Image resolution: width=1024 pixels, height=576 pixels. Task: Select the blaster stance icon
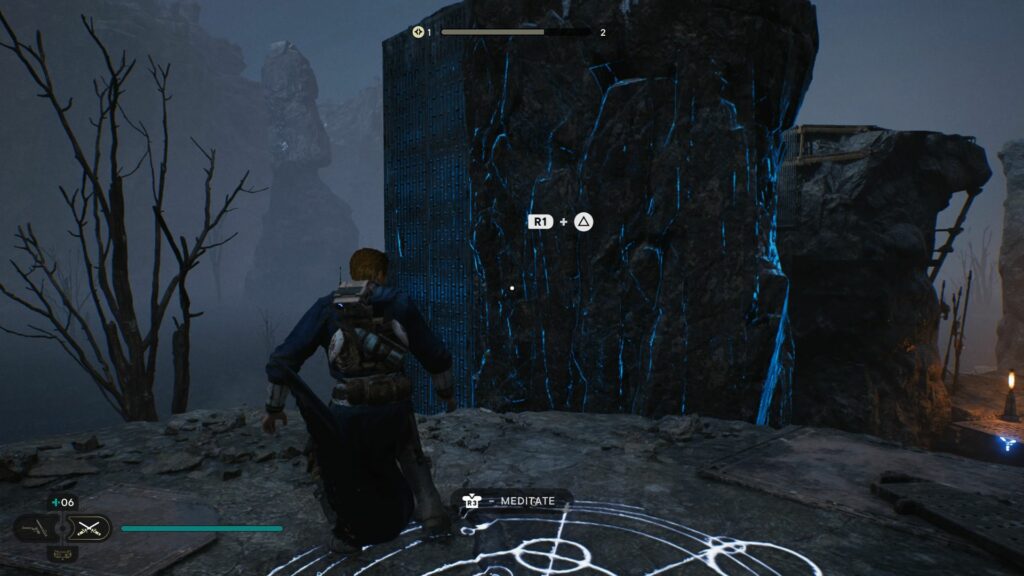click(33, 527)
